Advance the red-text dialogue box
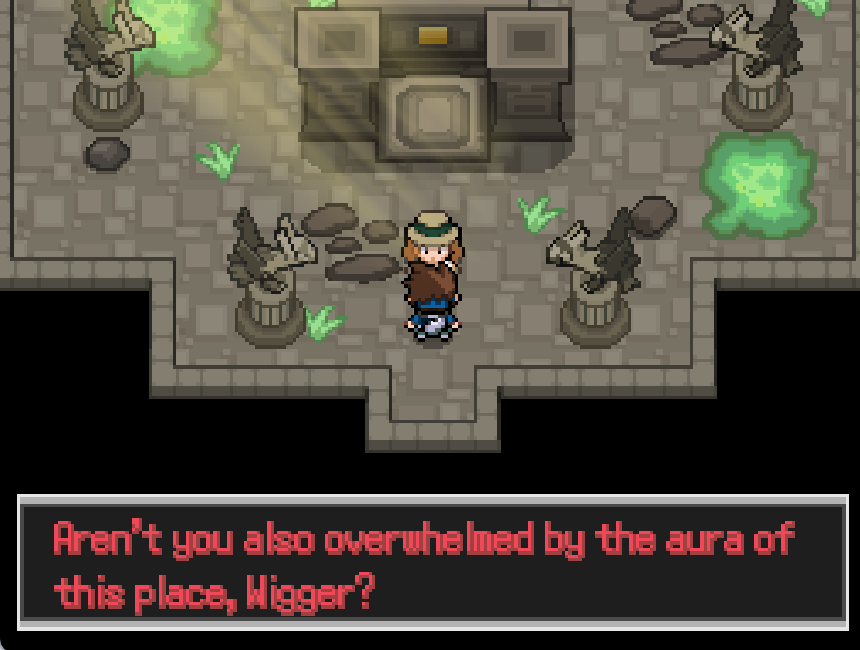Image resolution: width=860 pixels, height=650 pixels. pos(432,562)
